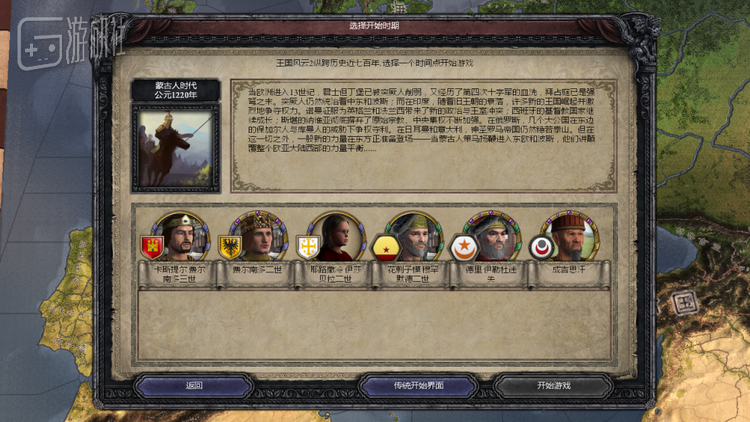
Task: Click the 返回 (Back) button
Action: point(193,385)
